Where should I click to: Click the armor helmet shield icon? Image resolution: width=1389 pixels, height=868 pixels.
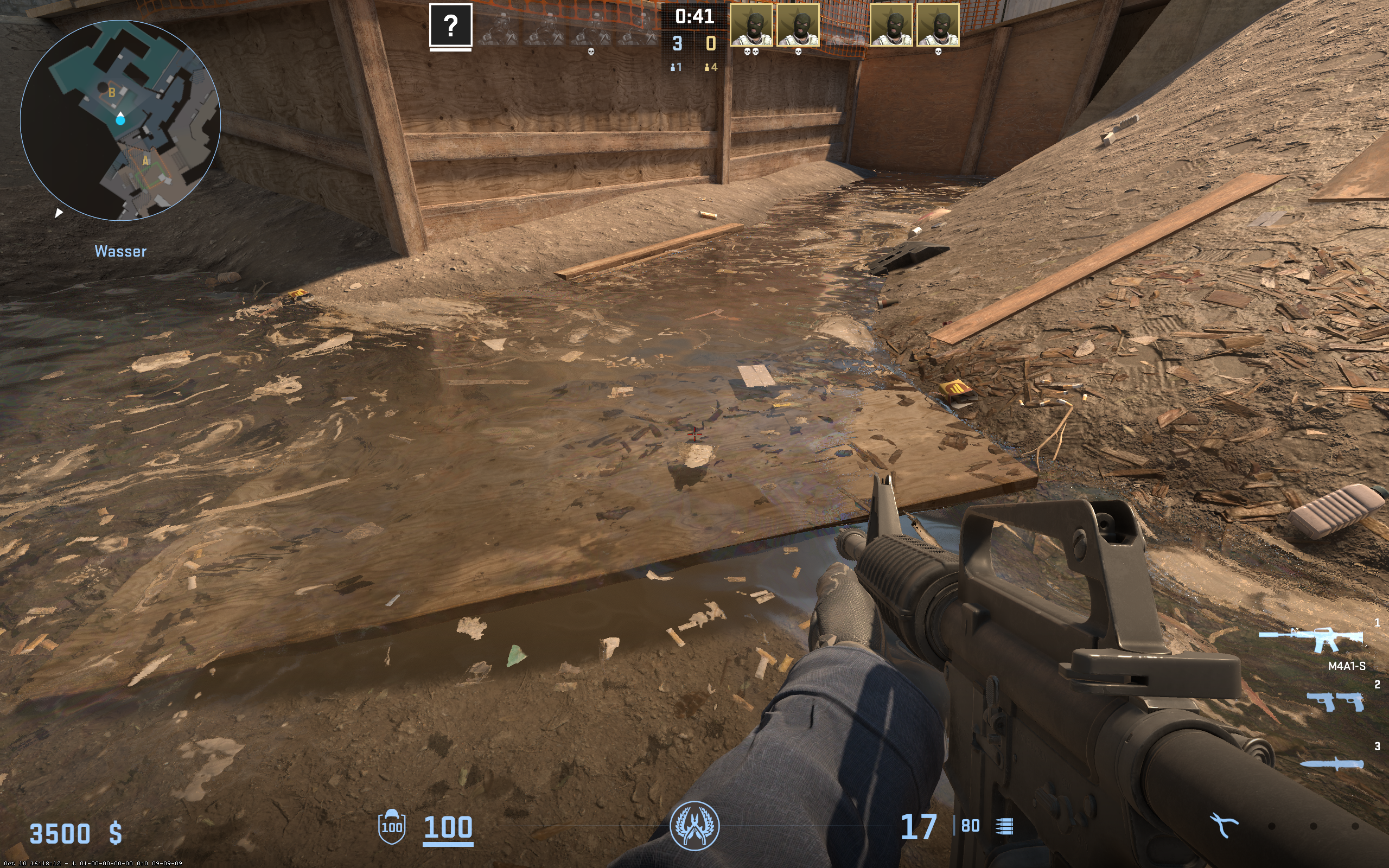[391, 827]
